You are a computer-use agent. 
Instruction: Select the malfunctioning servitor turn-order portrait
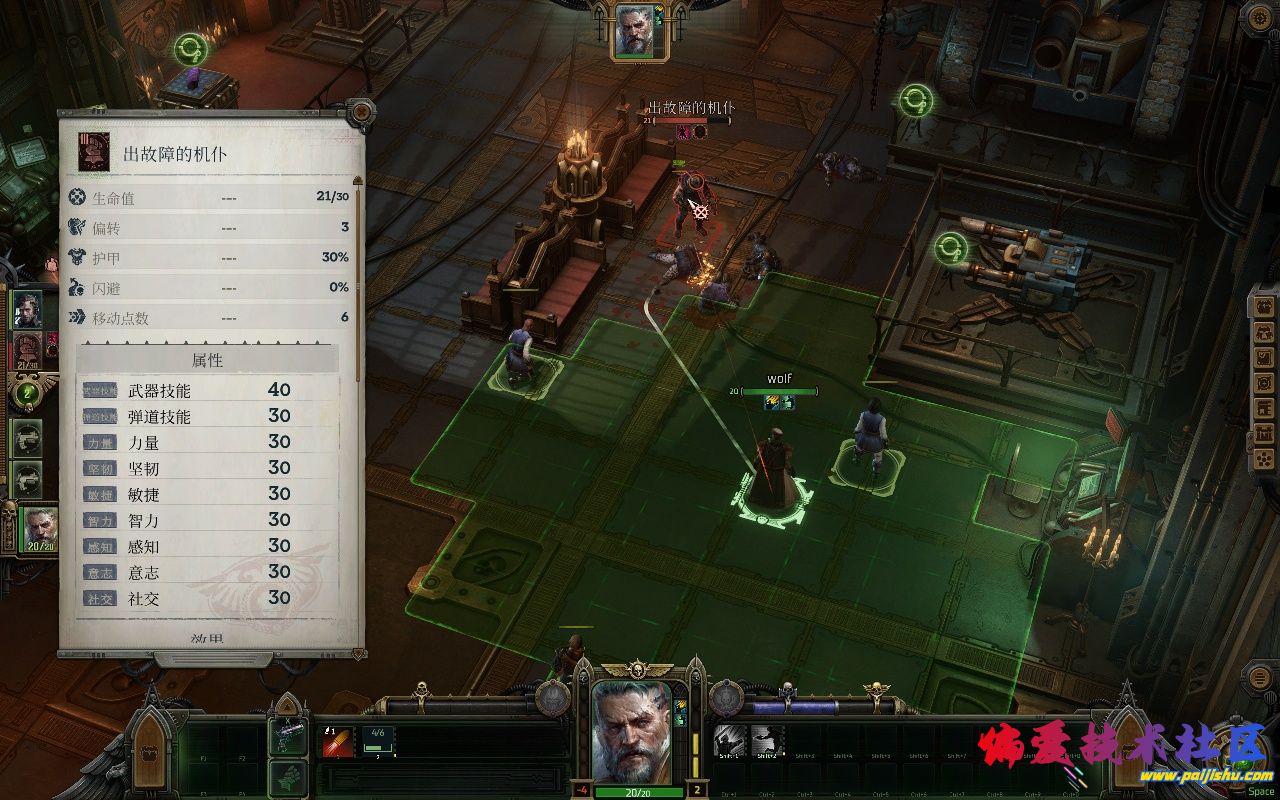point(27,351)
